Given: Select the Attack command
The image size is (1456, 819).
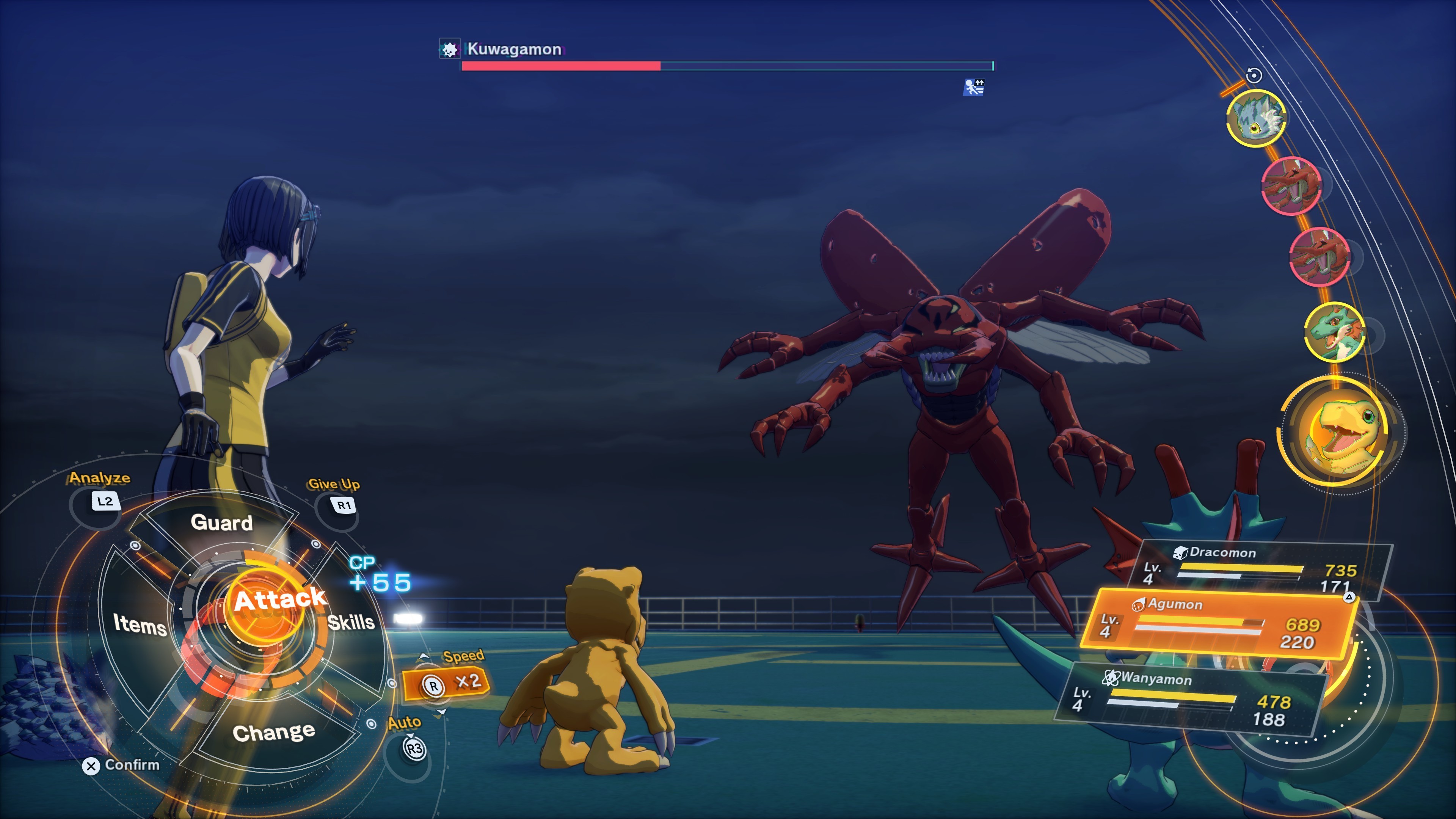Looking at the screenshot, I should [x=279, y=601].
